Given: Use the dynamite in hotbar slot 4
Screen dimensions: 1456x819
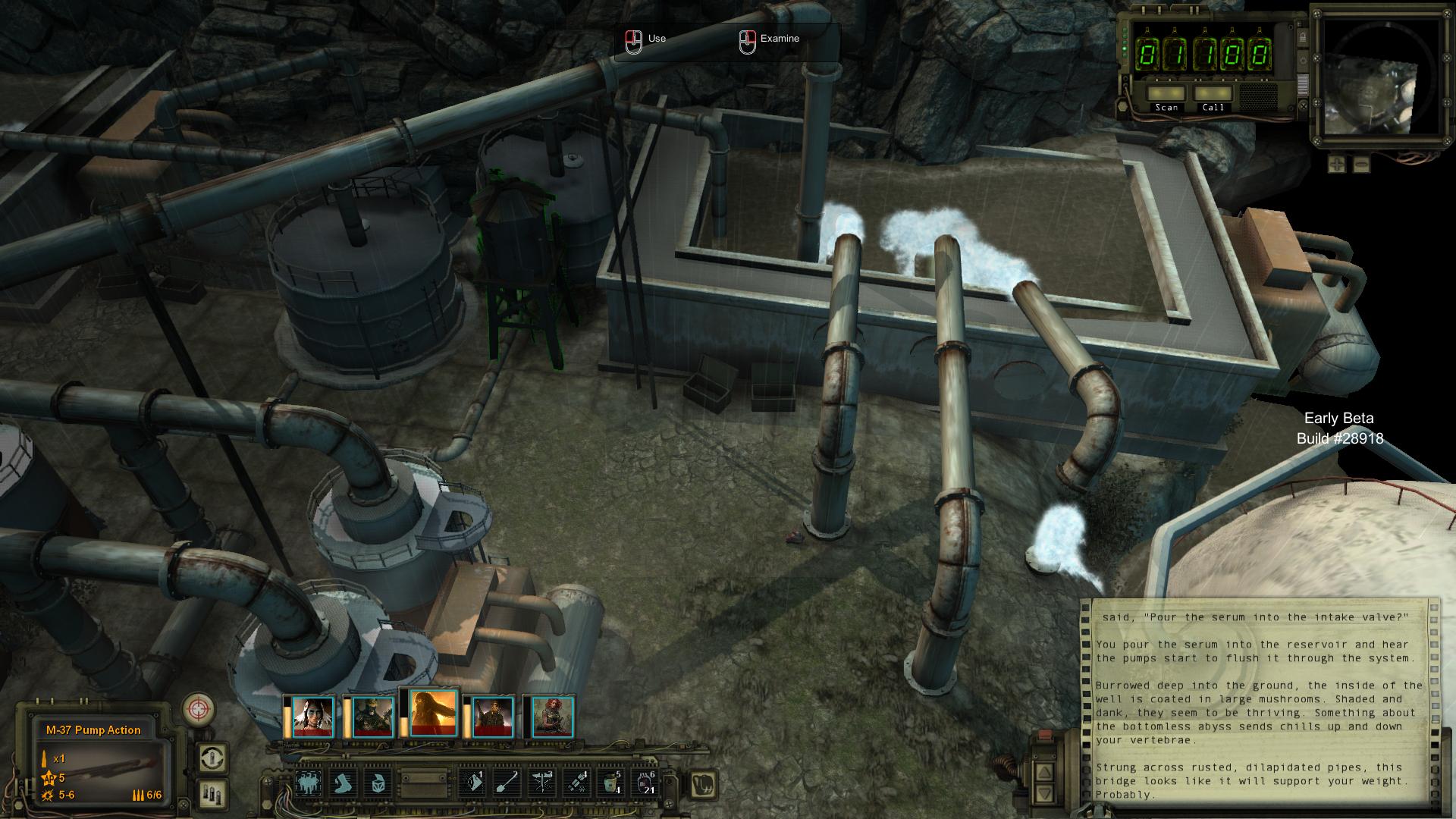Looking at the screenshot, I should pos(576,783).
